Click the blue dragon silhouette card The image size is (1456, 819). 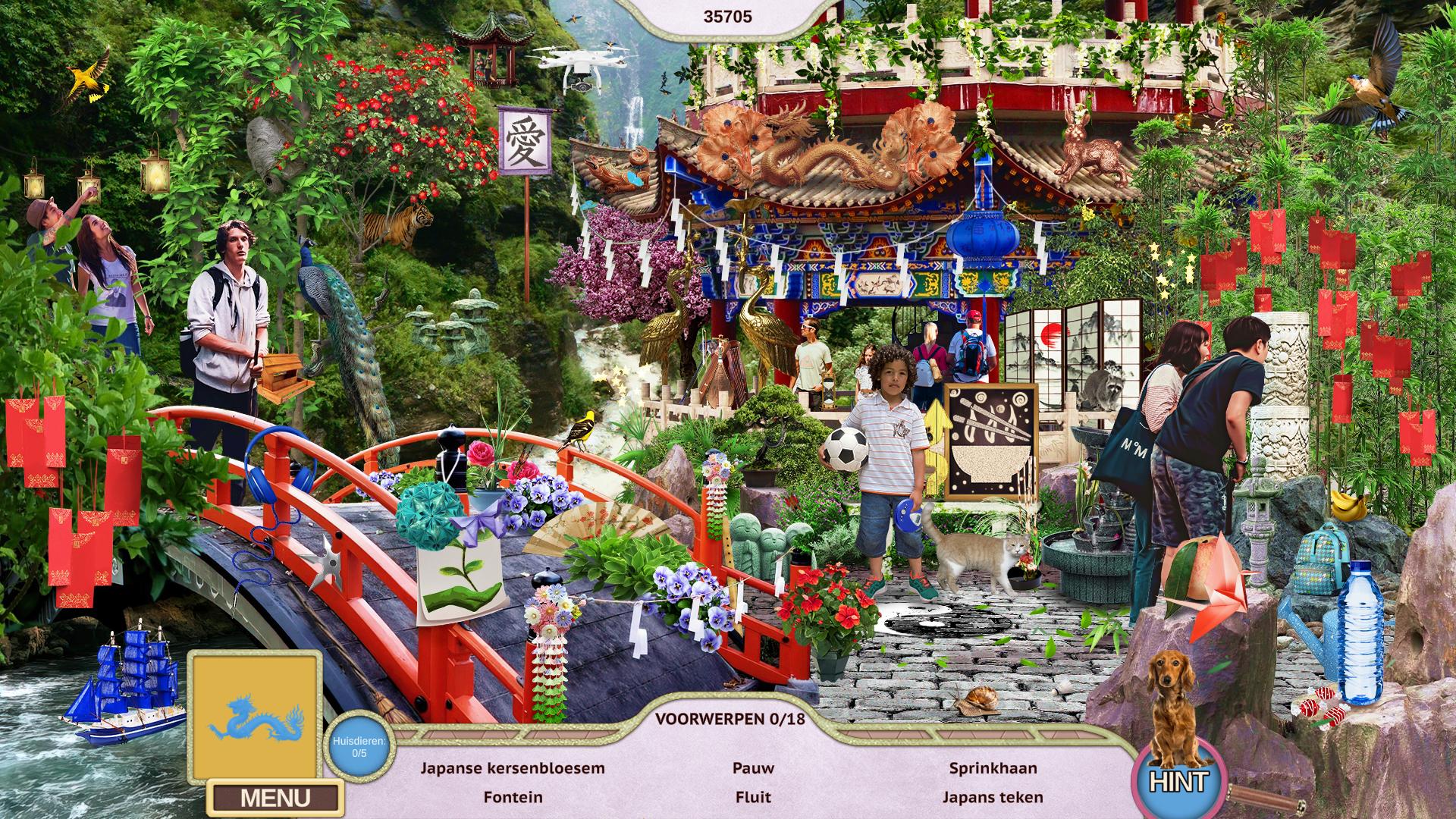click(x=255, y=717)
